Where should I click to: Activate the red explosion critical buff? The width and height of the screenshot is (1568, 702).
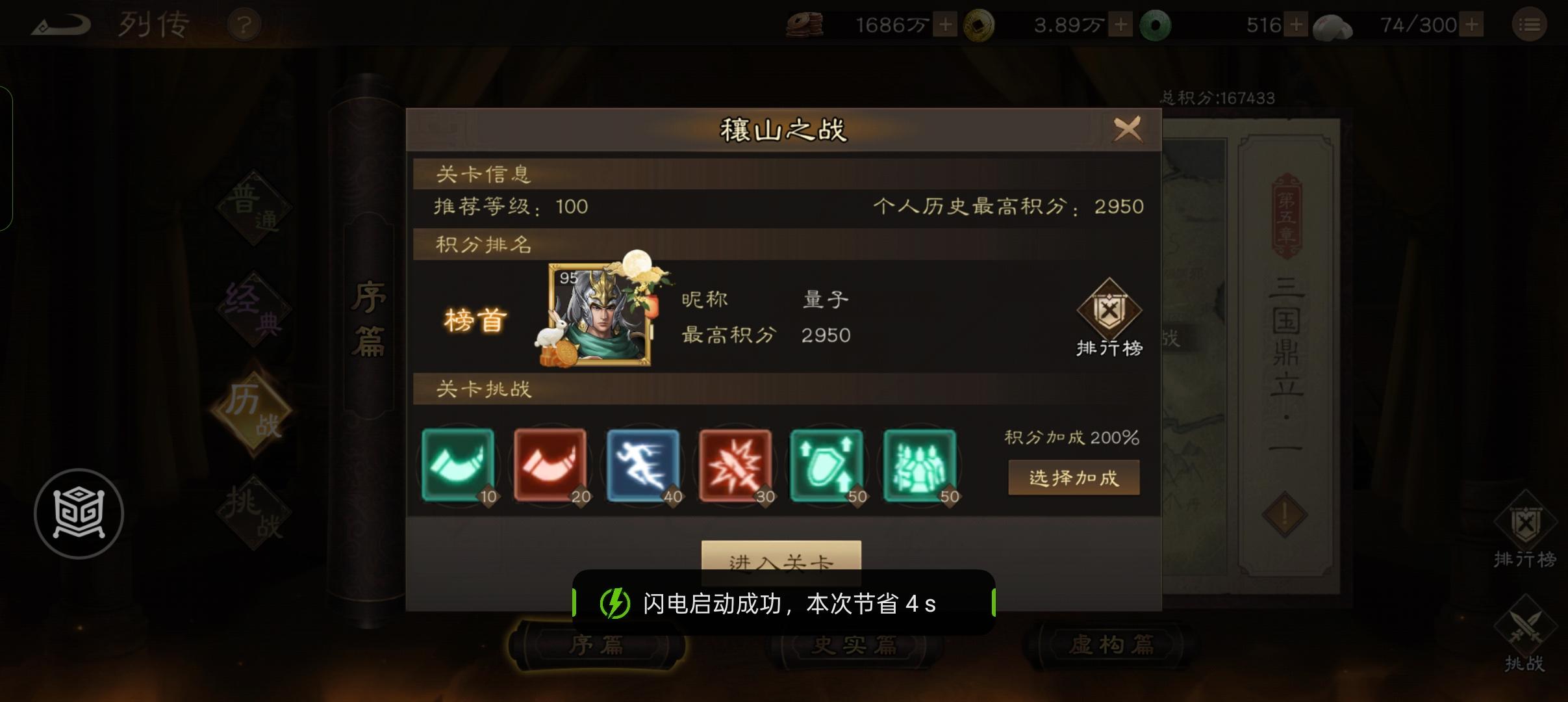click(735, 465)
